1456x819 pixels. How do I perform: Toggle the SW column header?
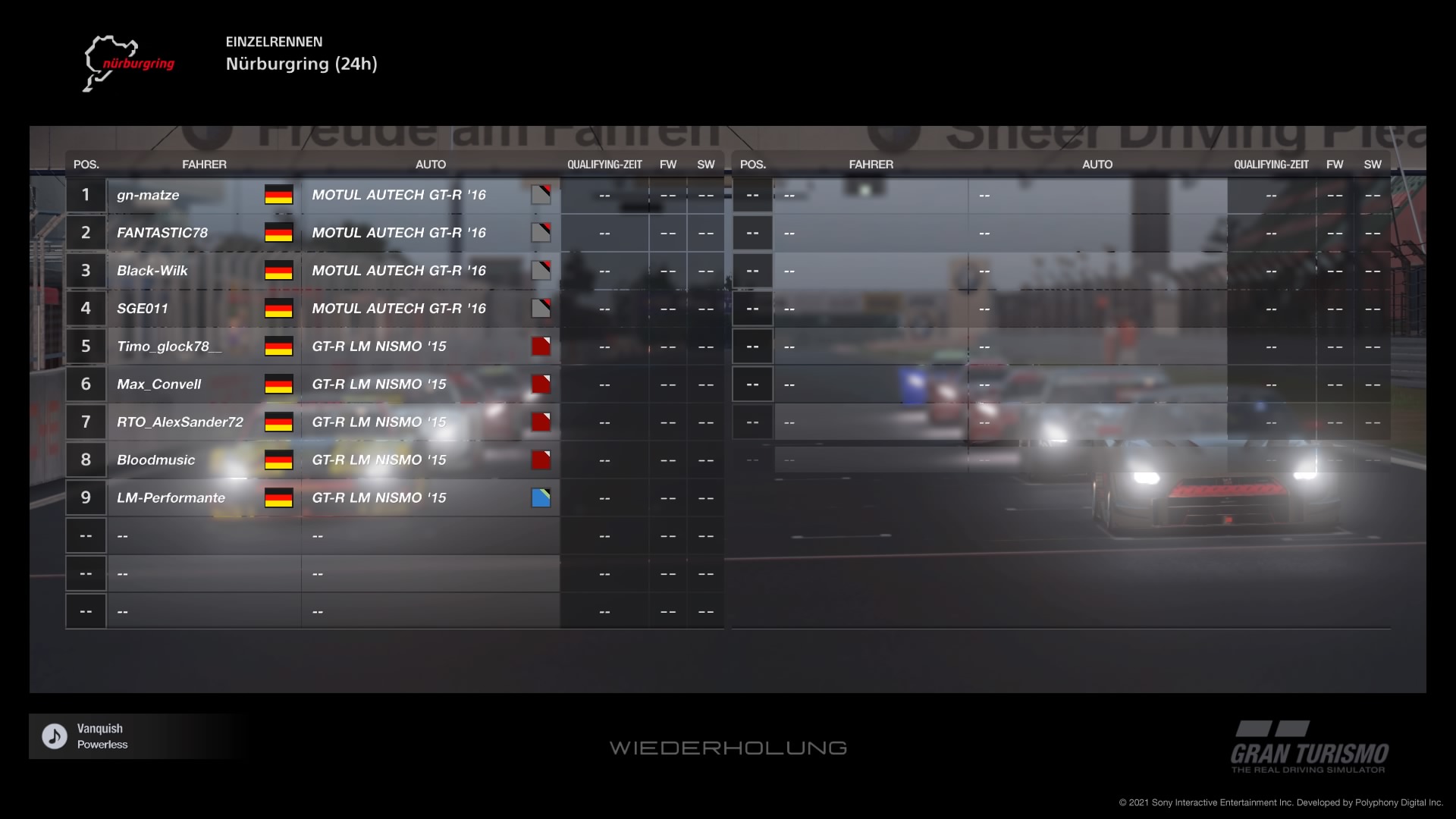[x=704, y=164]
